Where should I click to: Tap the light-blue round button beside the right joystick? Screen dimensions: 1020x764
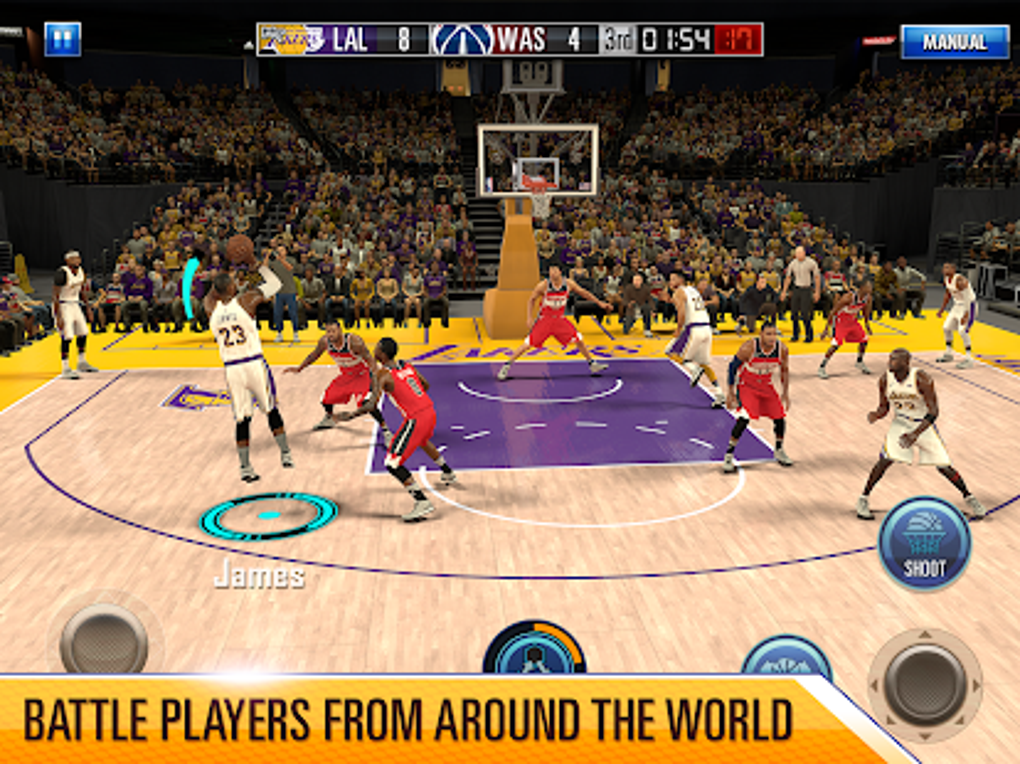787,656
